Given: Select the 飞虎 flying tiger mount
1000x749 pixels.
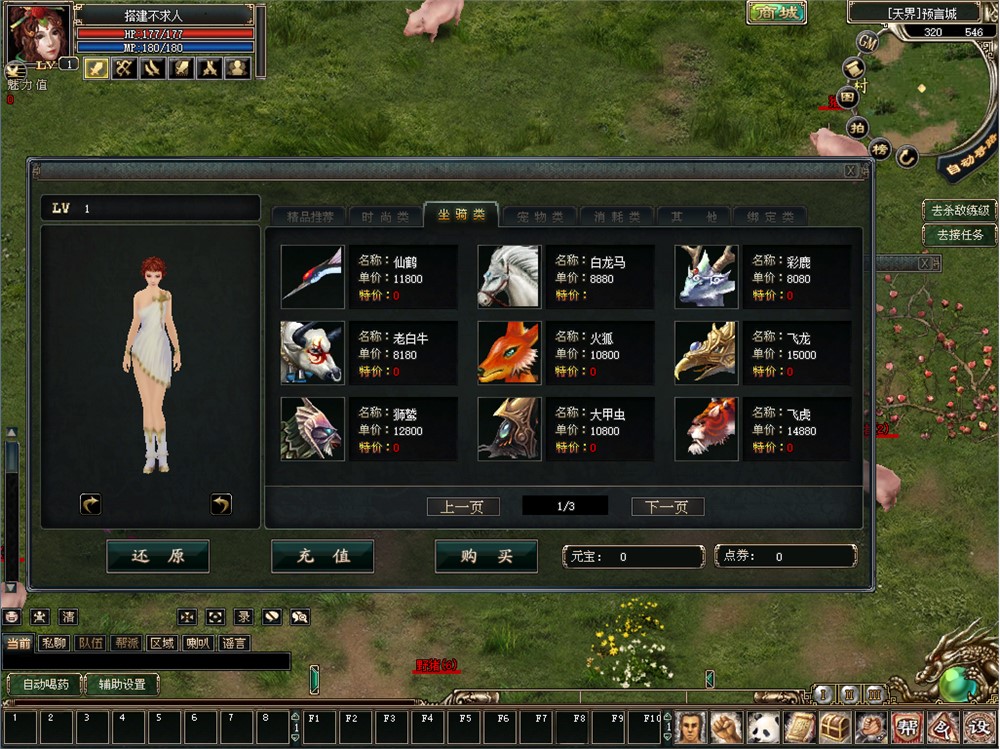Looking at the screenshot, I should 707,428.
